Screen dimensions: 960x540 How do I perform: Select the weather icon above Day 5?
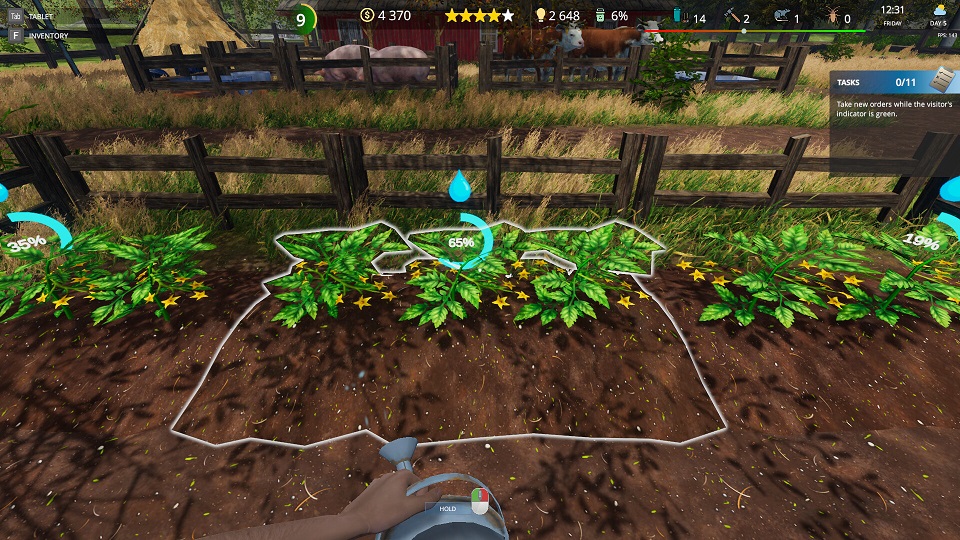(x=939, y=10)
